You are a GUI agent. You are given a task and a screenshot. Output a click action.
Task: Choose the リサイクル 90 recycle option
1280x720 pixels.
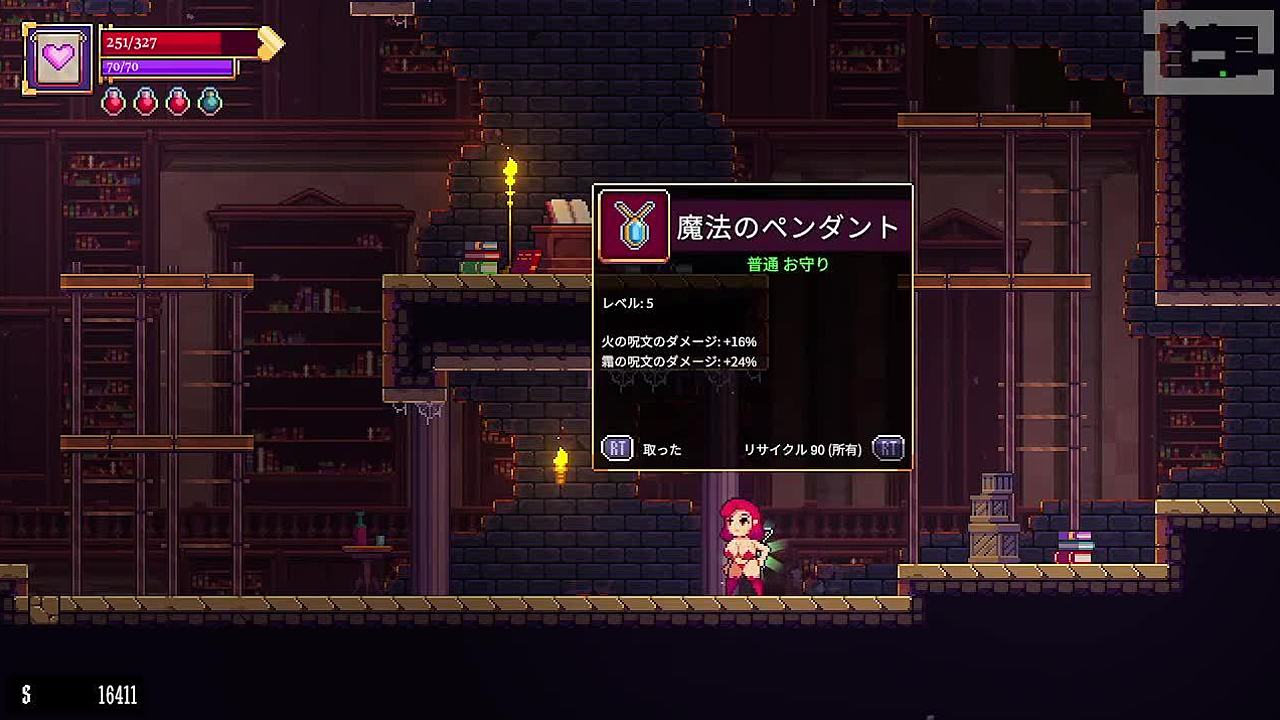[x=802, y=450]
